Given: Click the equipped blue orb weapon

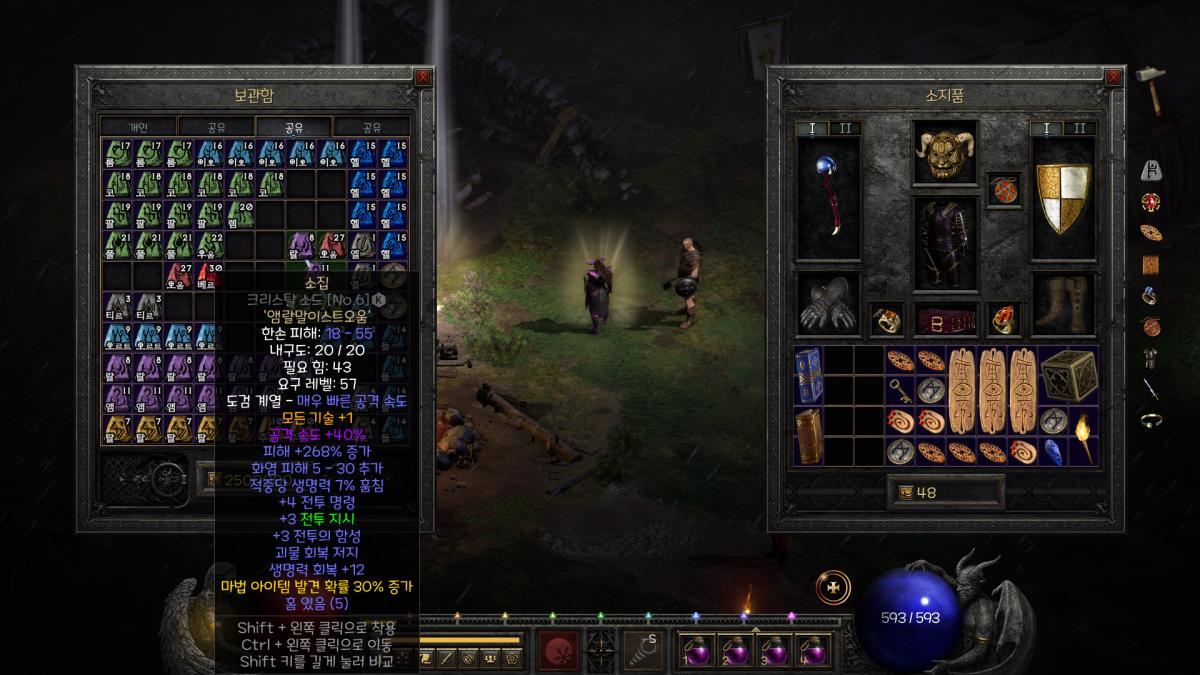Looking at the screenshot, I should click(x=828, y=197).
